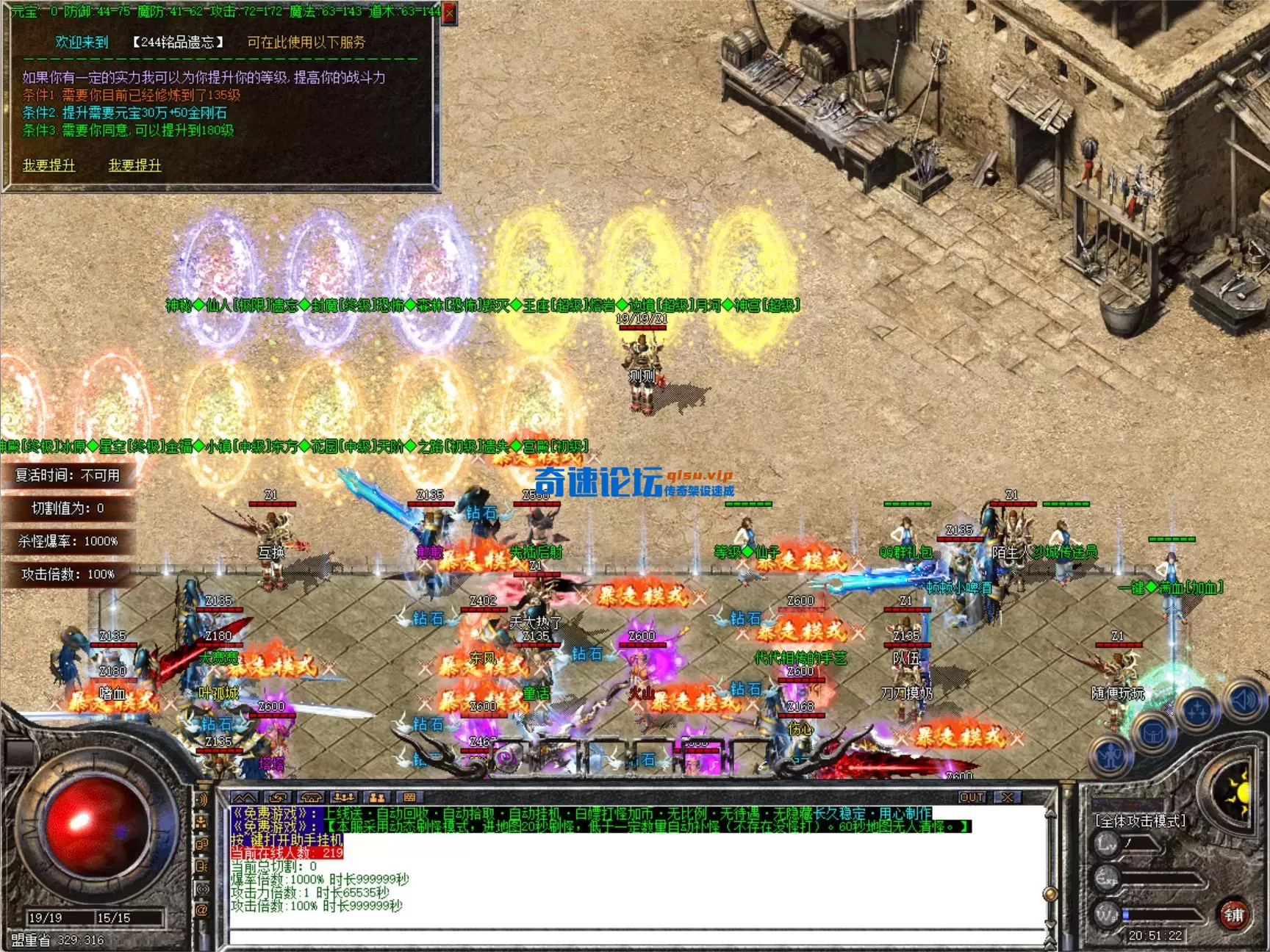Open the character equipment panel icon

(1111, 755)
